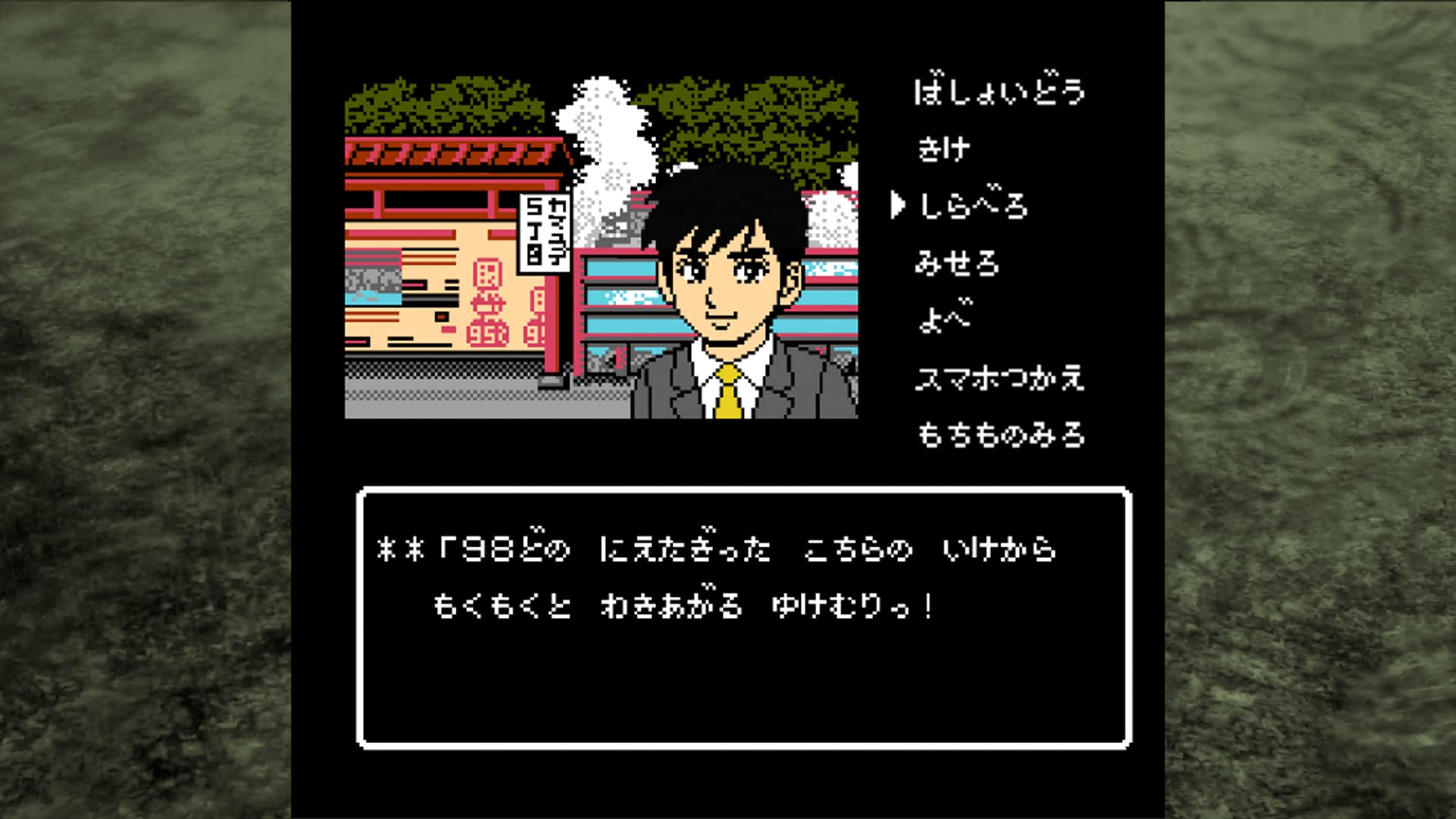Choose the きけ (listen) command
The image size is (1456, 819).
point(944,148)
